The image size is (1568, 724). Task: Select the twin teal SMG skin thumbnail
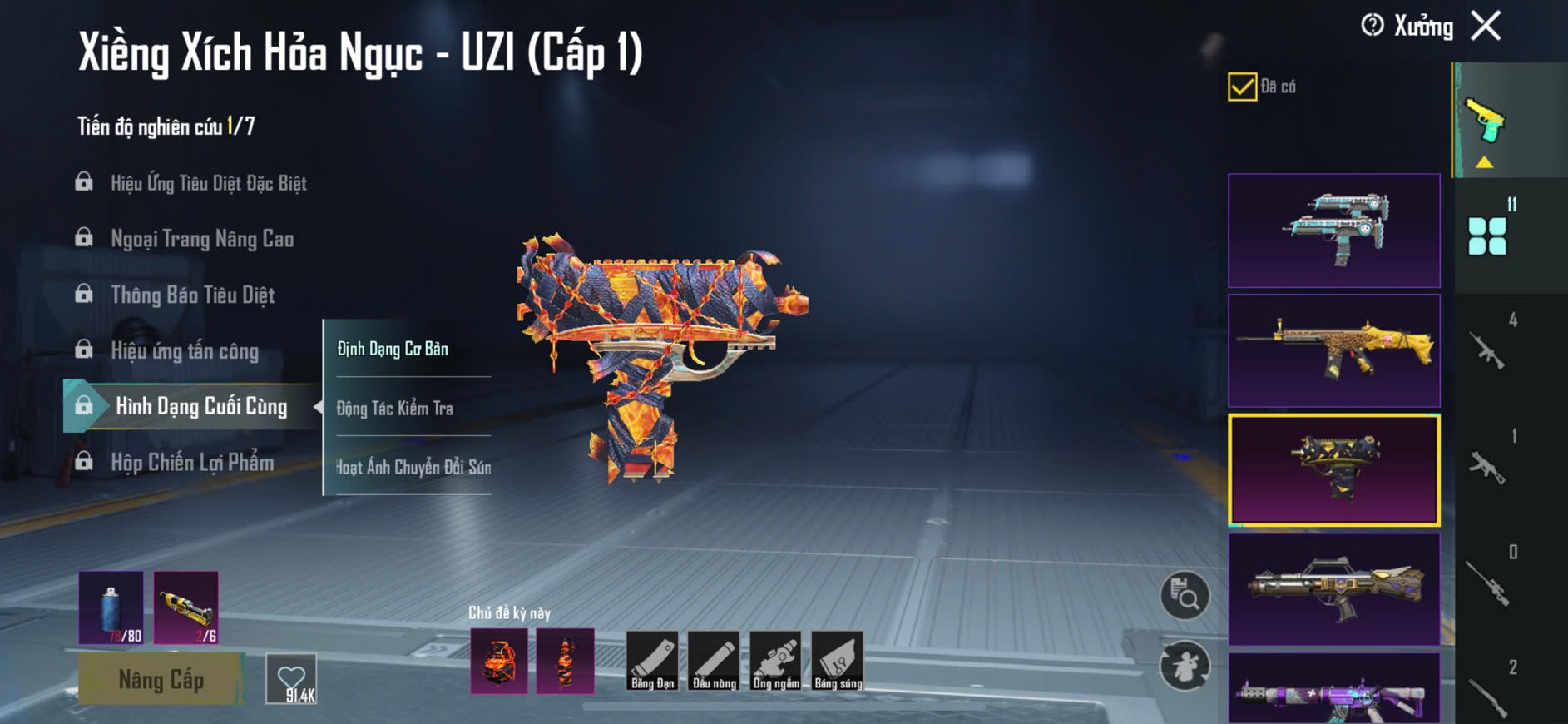[1333, 231]
